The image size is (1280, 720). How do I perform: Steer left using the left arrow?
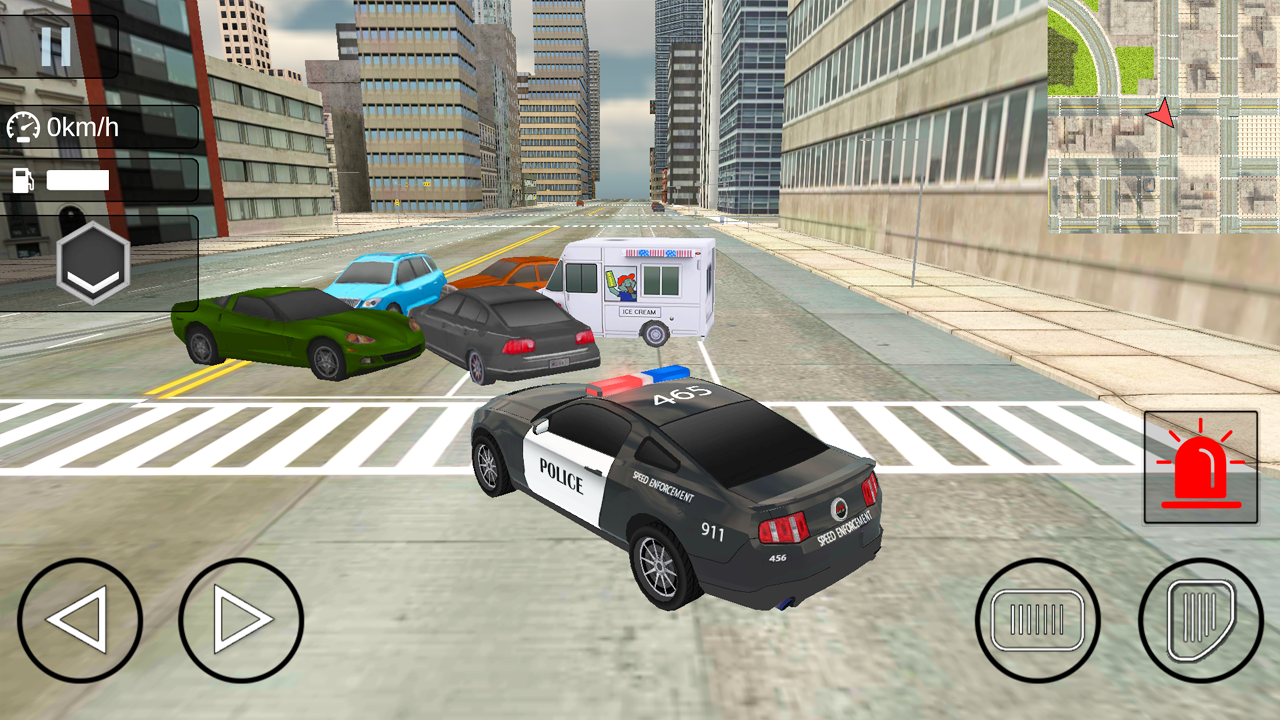pos(80,618)
